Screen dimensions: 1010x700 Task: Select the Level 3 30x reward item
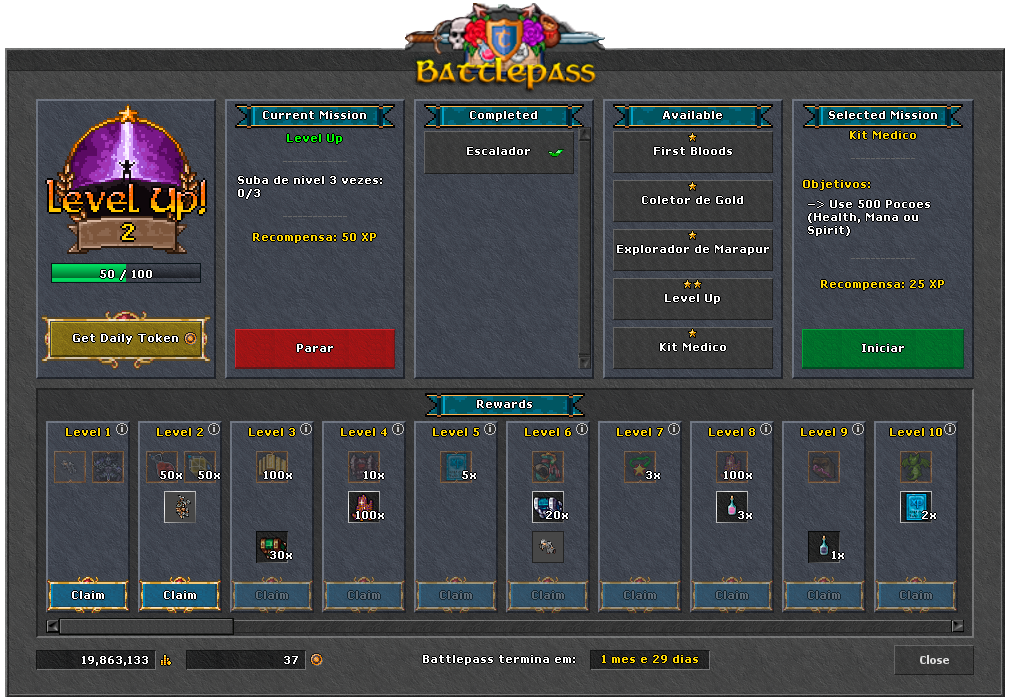pyautogui.click(x=271, y=546)
